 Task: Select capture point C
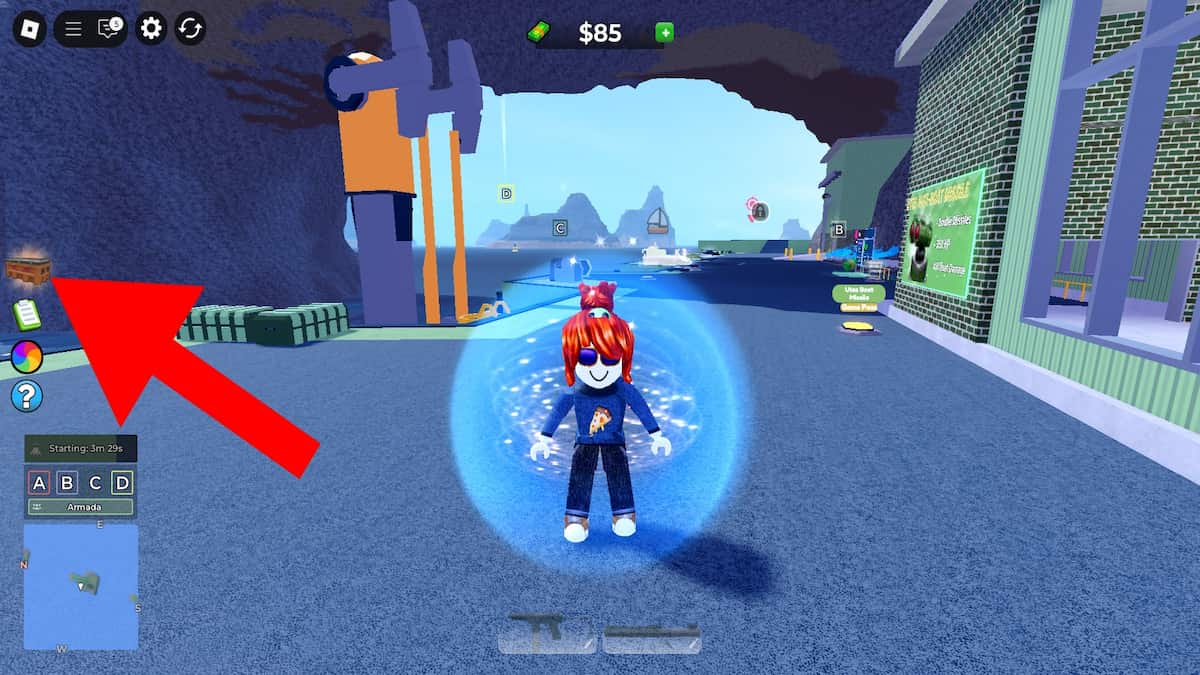tap(95, 484)
